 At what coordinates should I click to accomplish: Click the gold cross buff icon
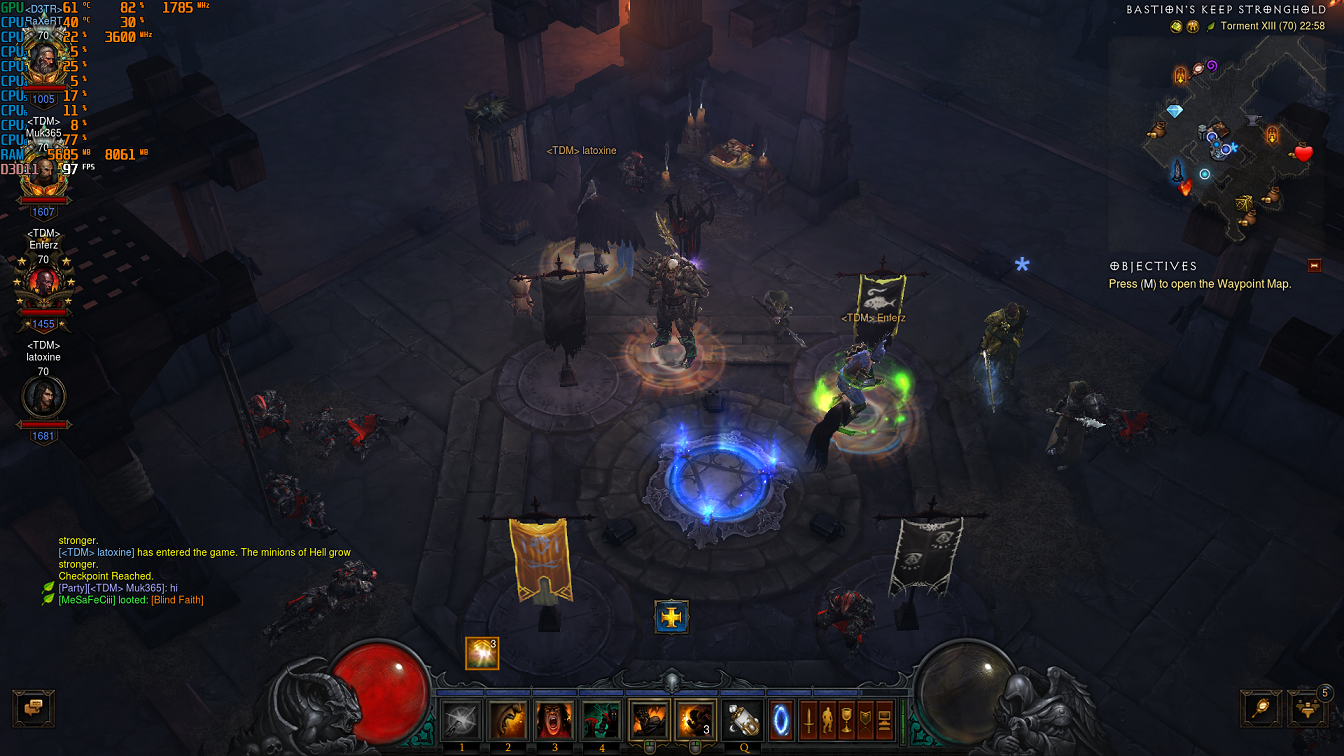672,617
